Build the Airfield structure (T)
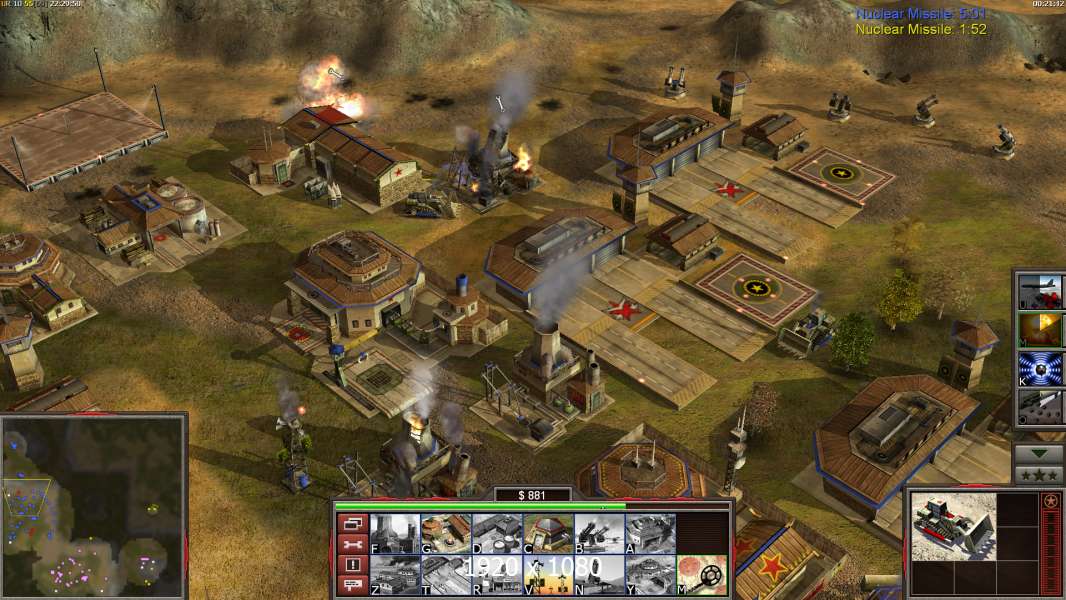Viewport: 1066px width, 600px height. pyautogui.click(x=446, y=574)
